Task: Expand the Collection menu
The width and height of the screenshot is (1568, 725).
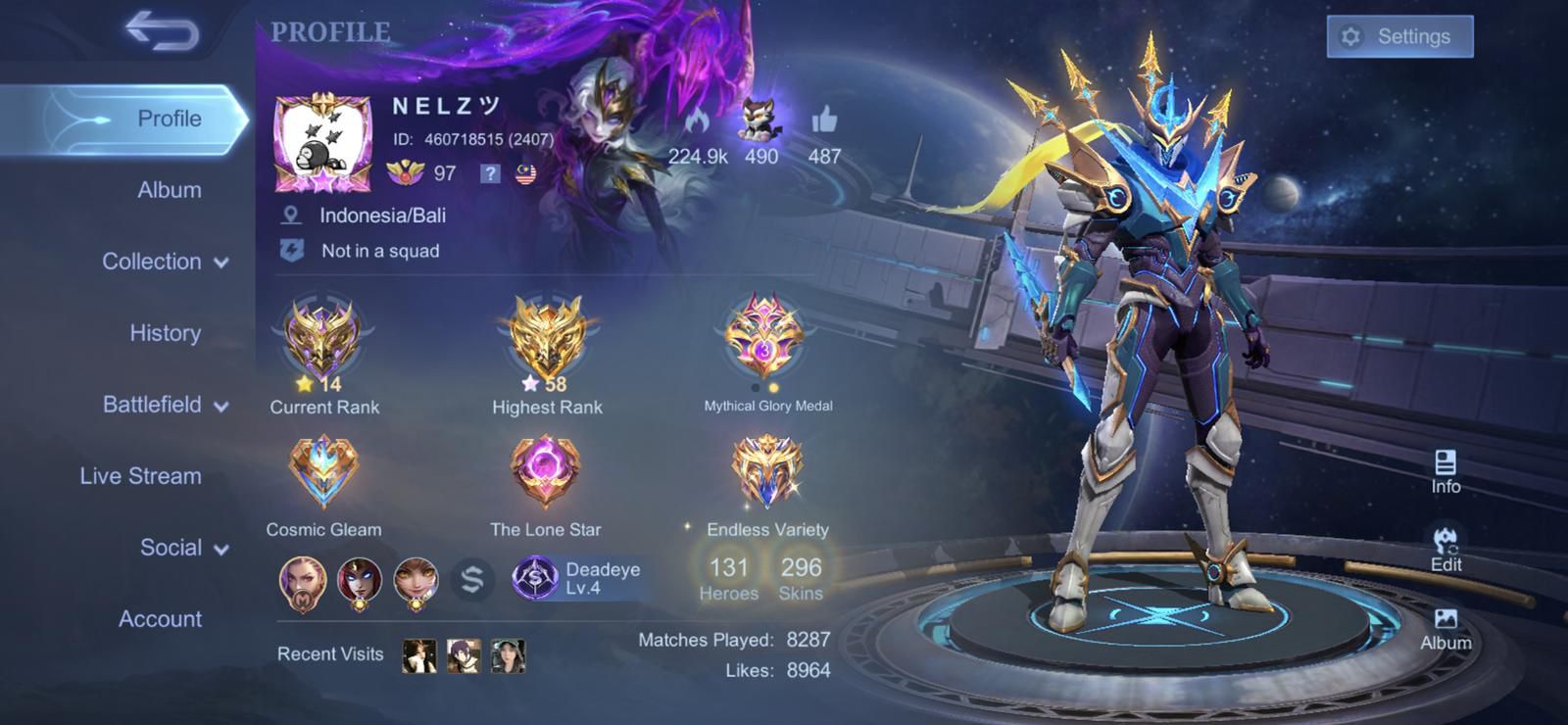Action: 165,262
